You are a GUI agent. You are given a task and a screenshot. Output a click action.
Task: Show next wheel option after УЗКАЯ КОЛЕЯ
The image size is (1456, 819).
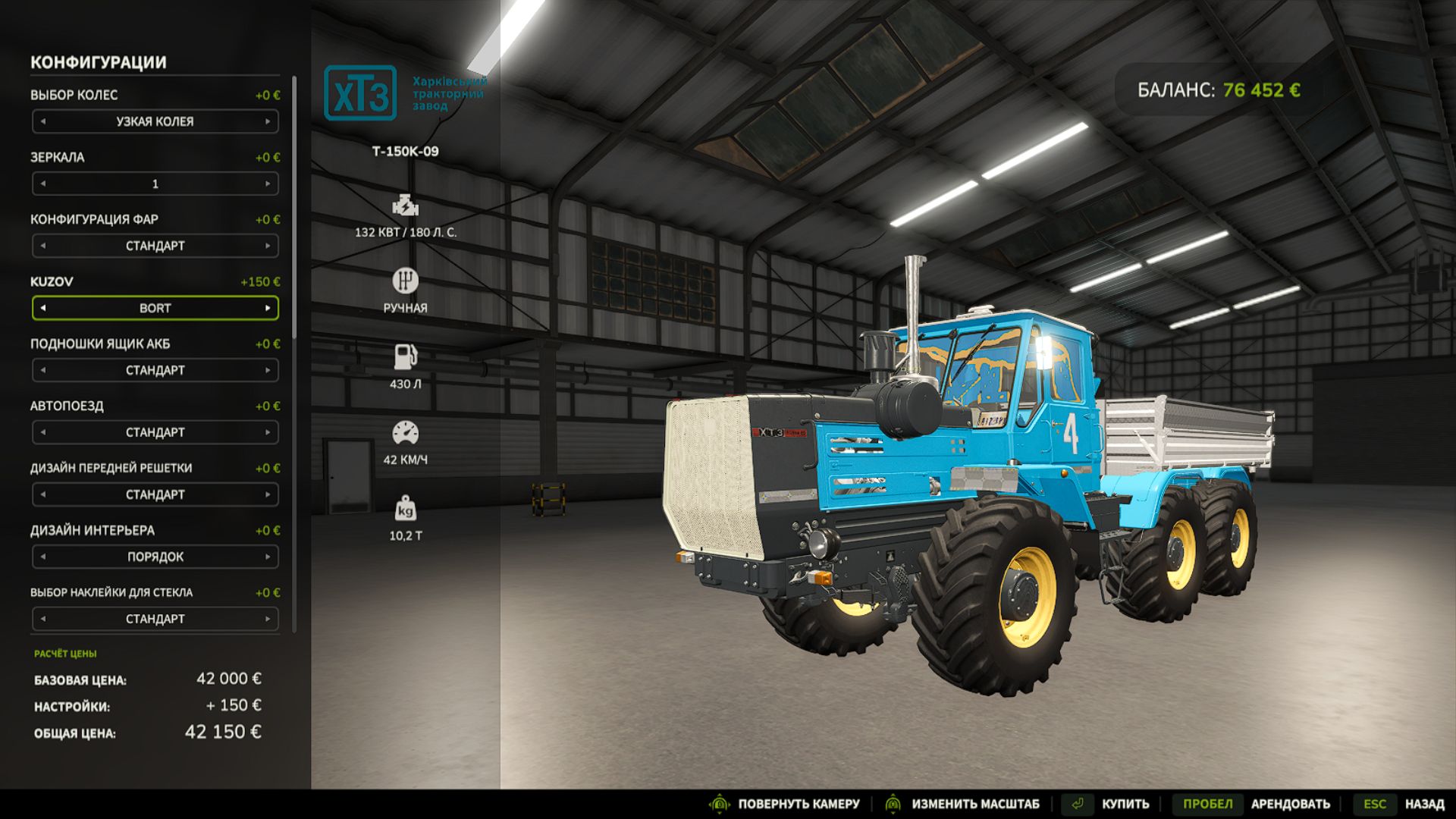[x=267, y=121]
